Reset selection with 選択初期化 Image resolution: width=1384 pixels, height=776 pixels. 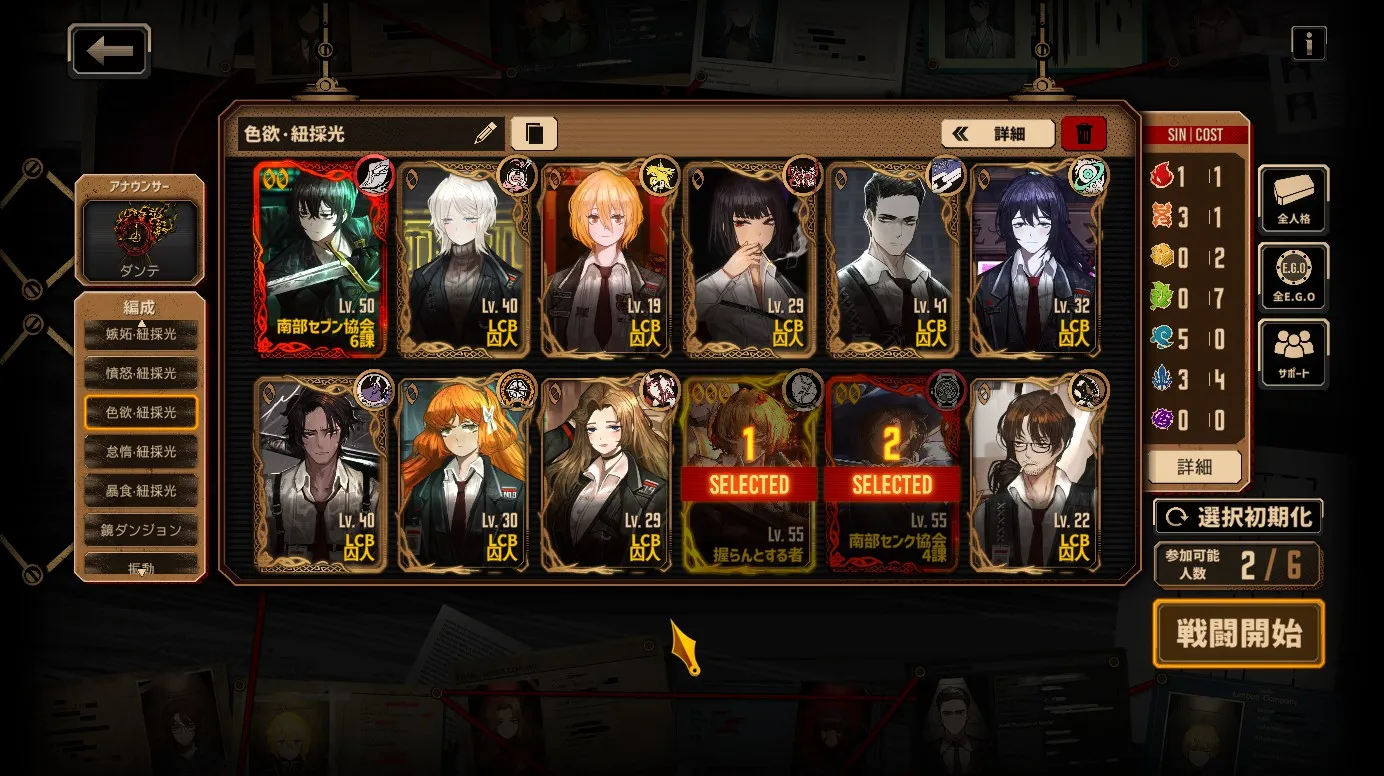(1238, 517)
